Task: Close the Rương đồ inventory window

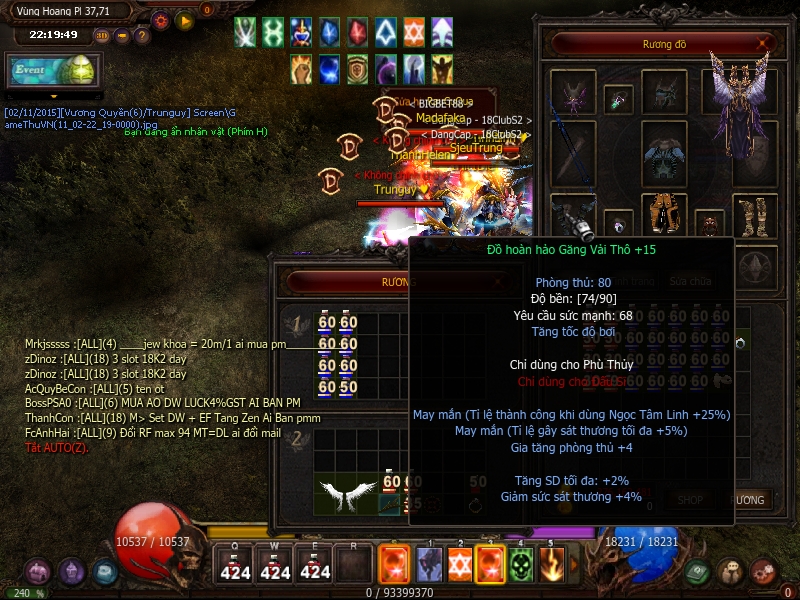Action: [764, 43]
